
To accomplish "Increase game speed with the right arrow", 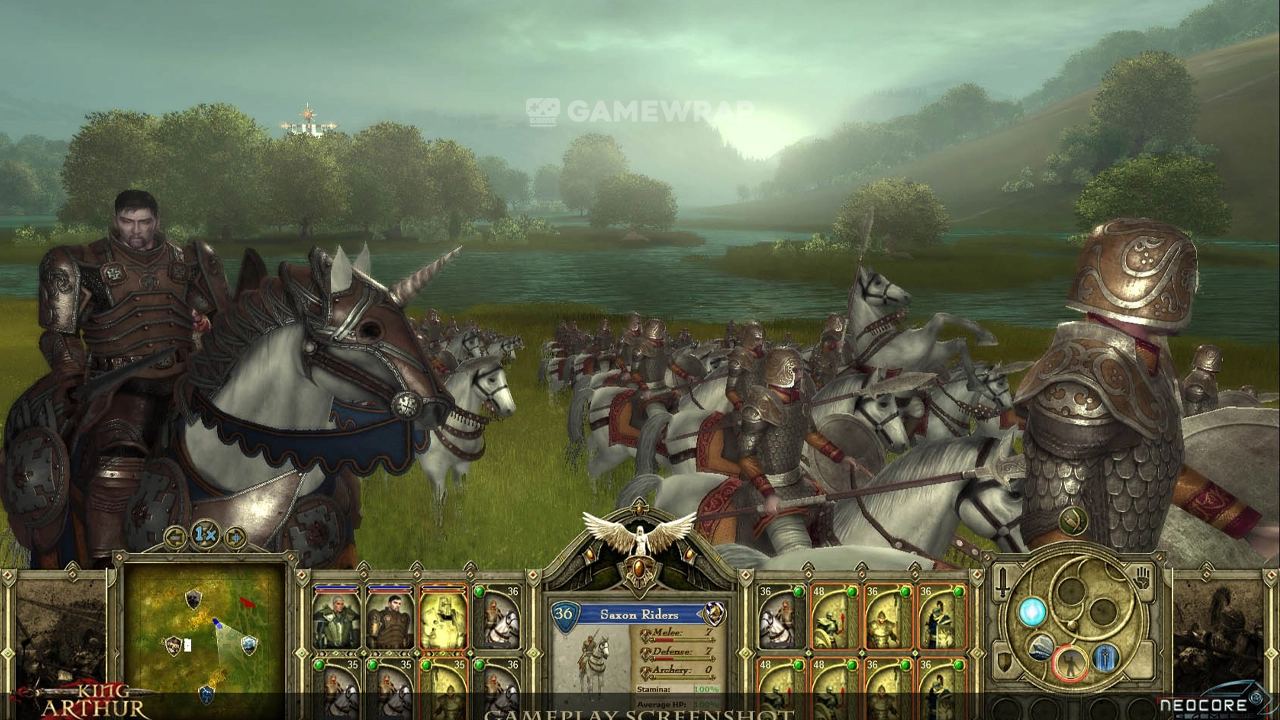I will (x=235, y=537).
